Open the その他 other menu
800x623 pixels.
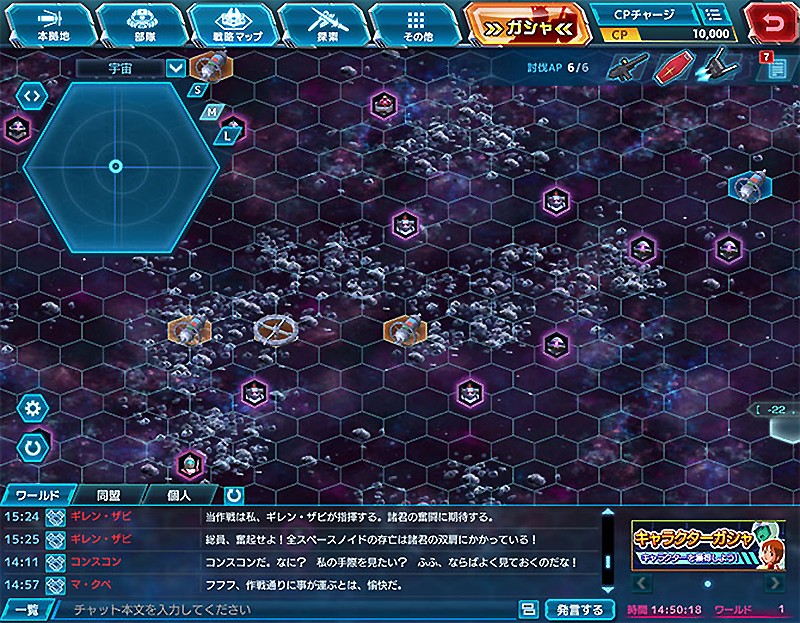point(416,24)
